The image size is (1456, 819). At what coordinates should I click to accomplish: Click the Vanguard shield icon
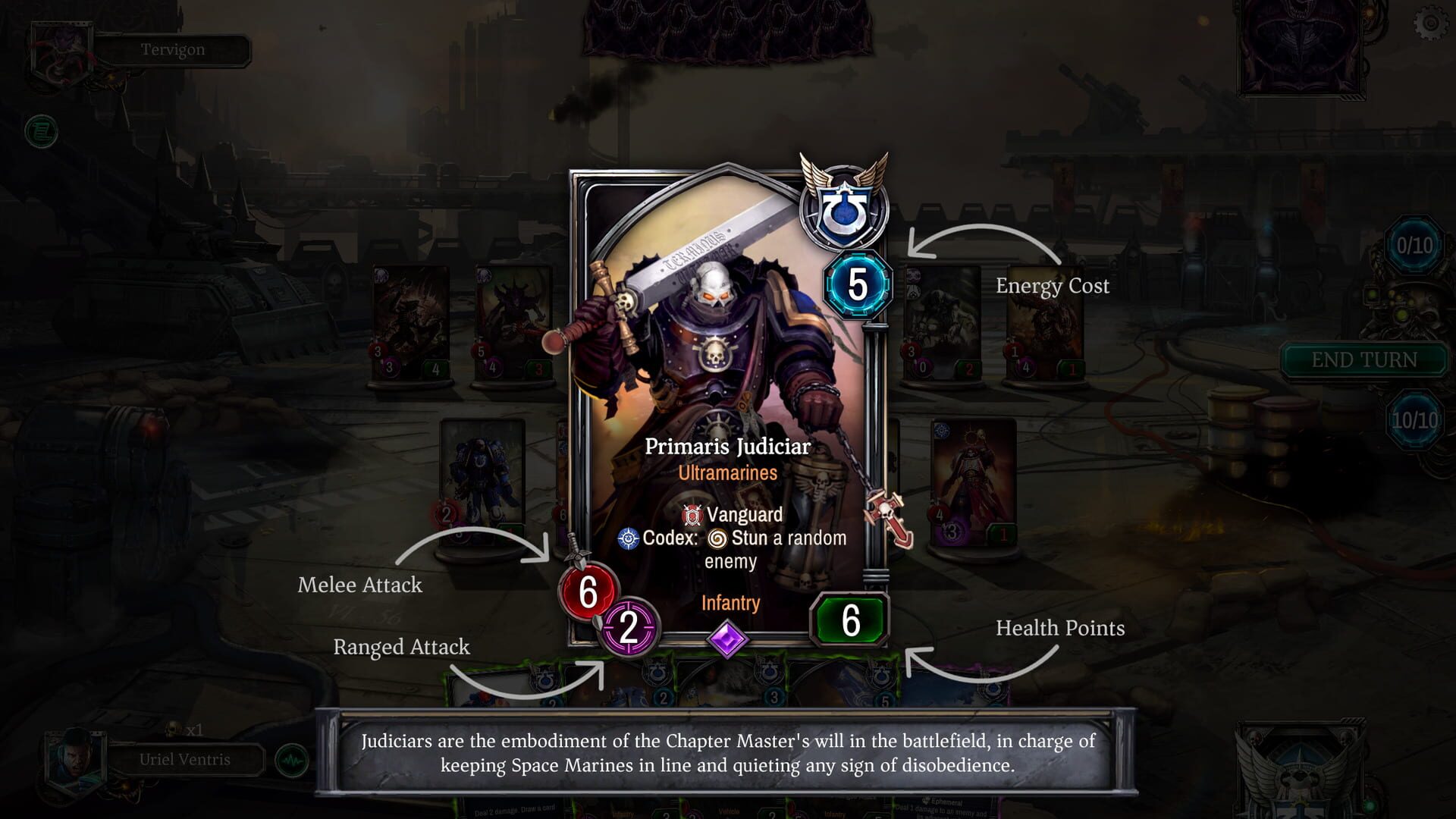click(x=694, y=515)
